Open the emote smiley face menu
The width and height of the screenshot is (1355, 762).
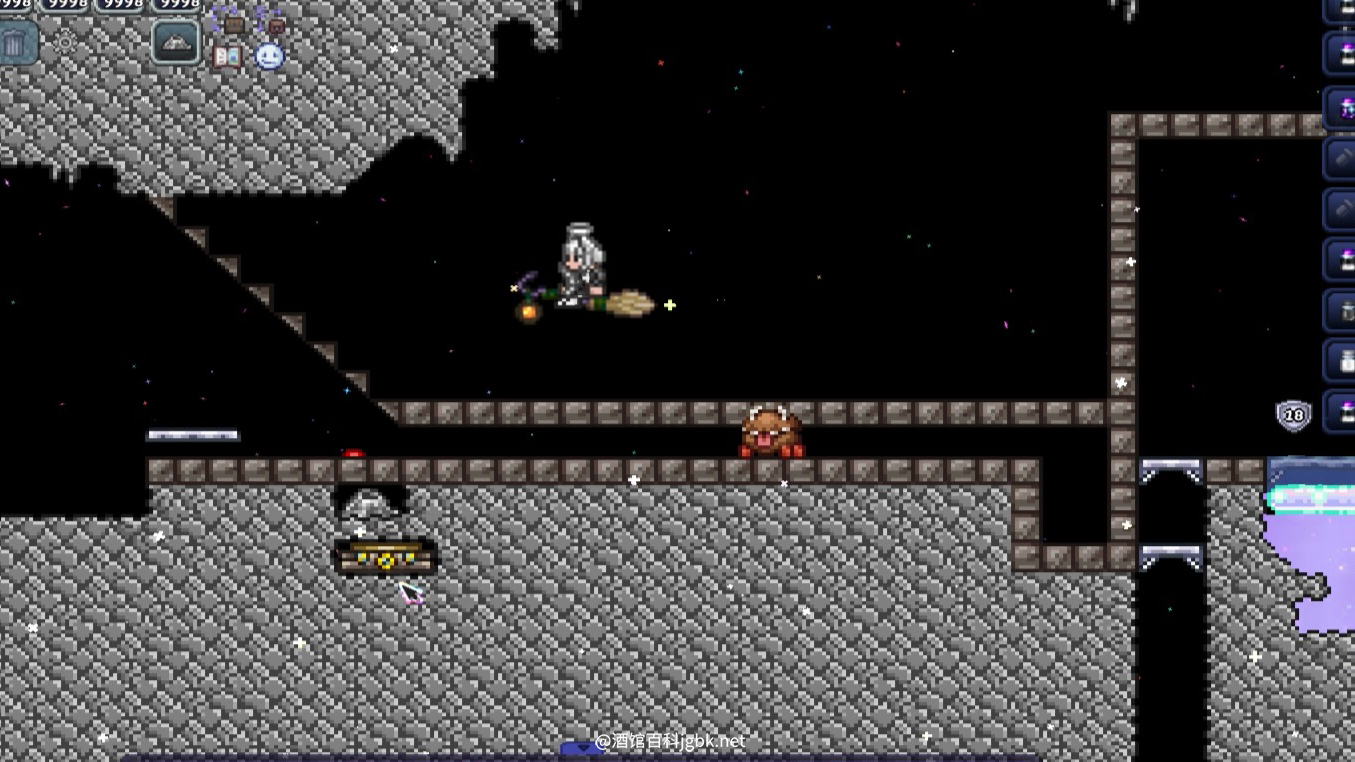pyautogui.click(x=269, y=56)
